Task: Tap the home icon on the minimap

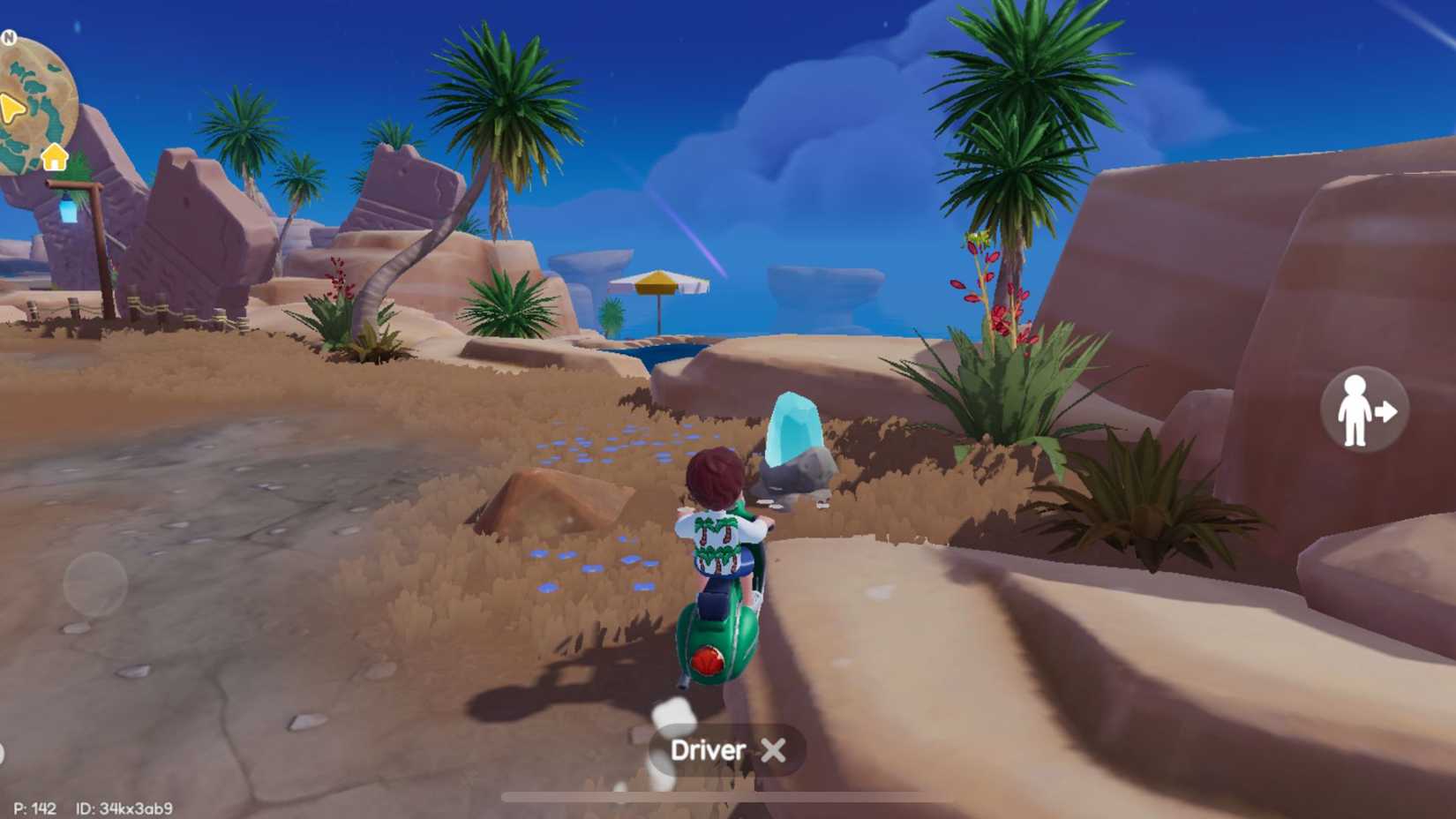Action: [54, 157]
